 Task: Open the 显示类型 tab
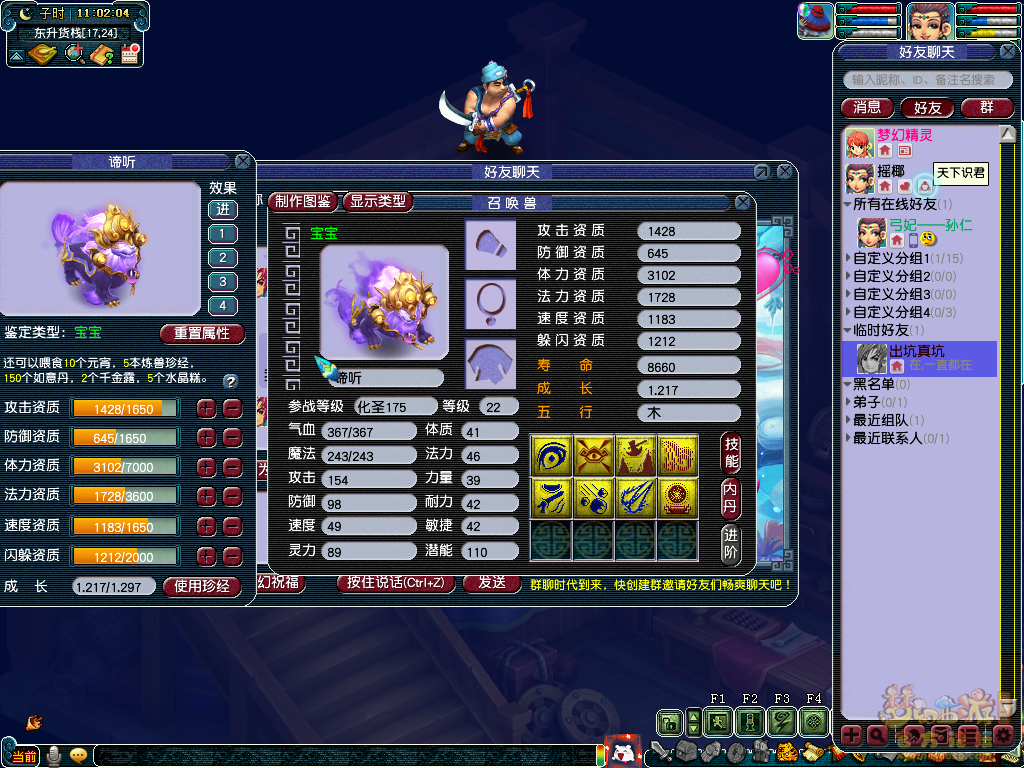[x=378, y=201]
